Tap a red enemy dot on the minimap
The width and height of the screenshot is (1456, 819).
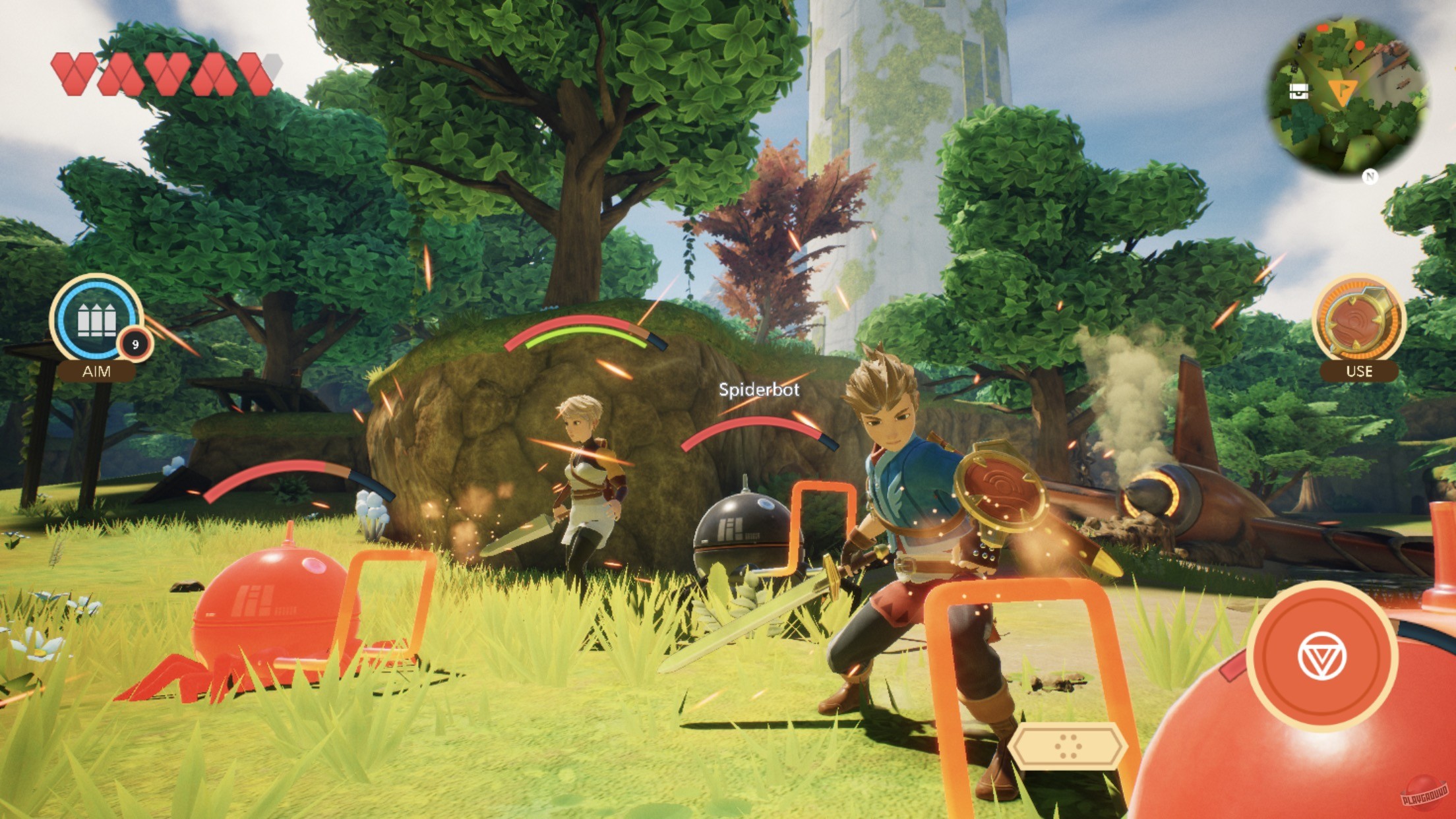[1360, 45]
